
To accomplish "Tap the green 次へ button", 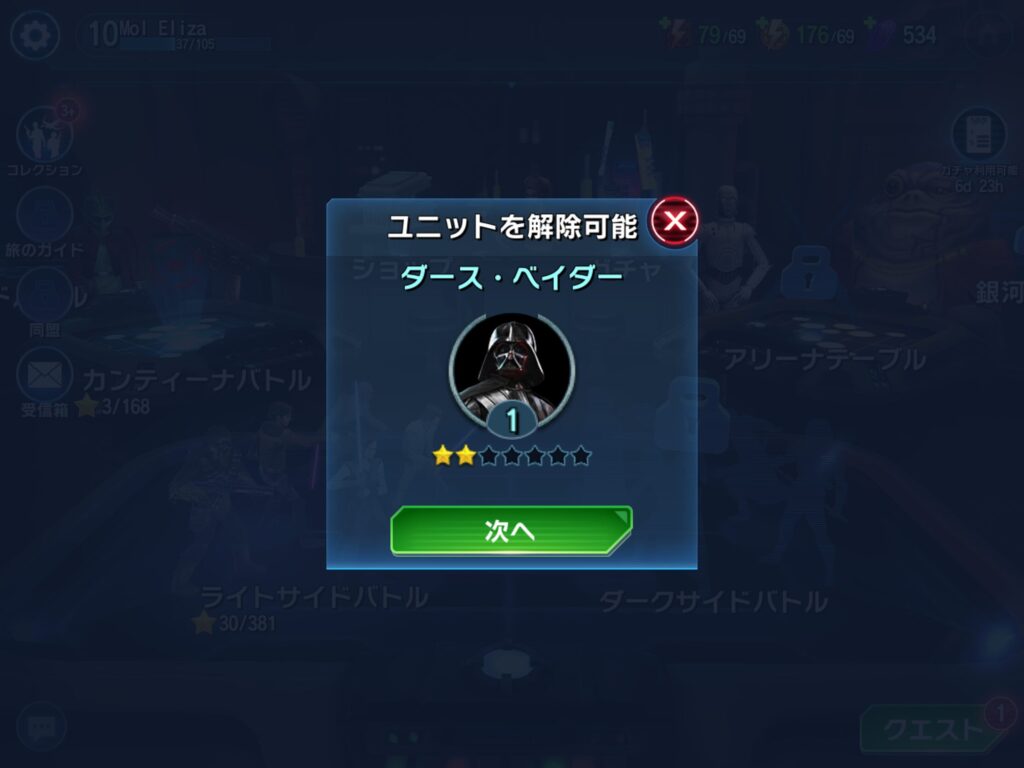I will coord(510,531).
